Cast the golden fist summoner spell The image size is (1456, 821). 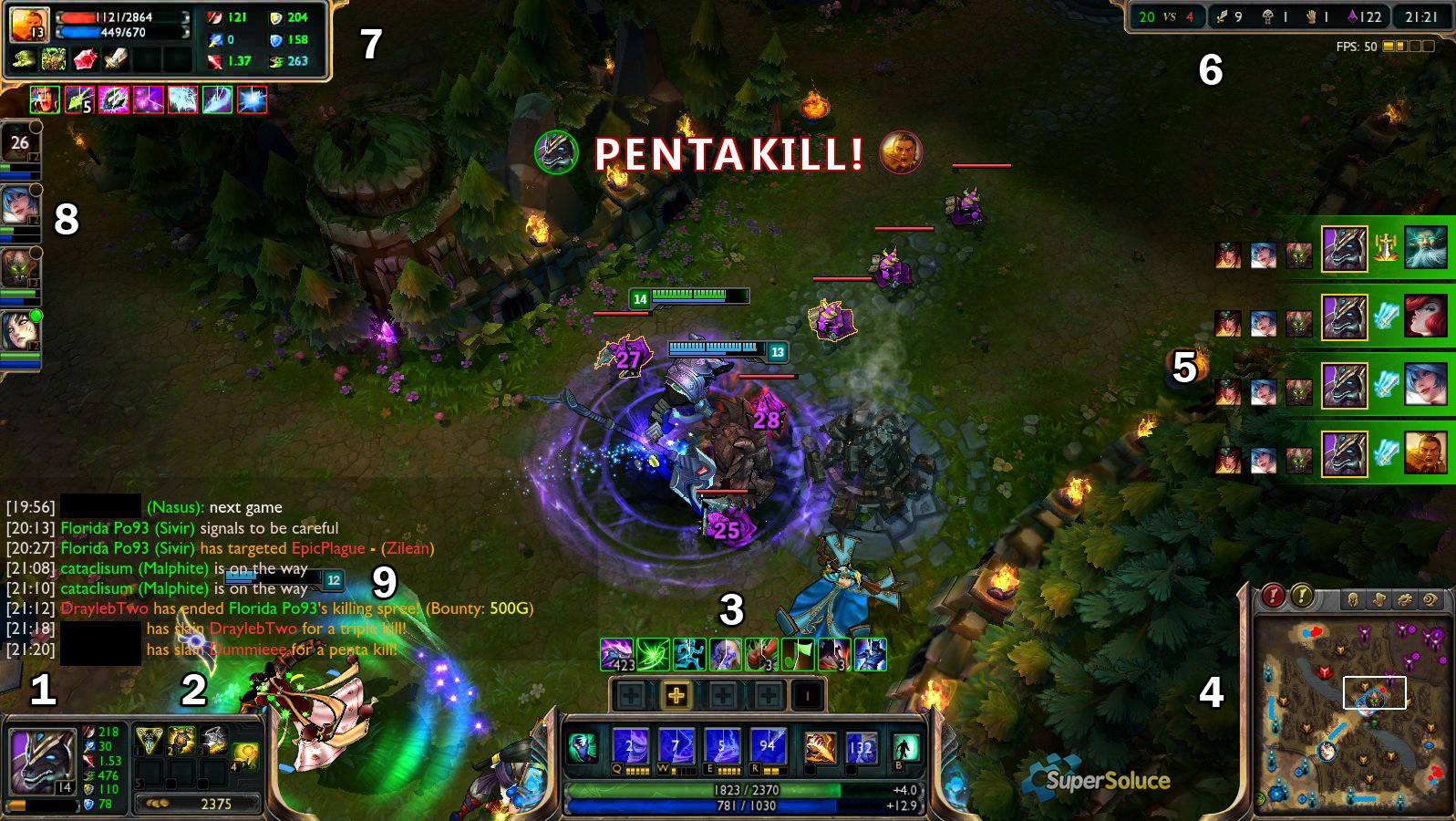820,748
